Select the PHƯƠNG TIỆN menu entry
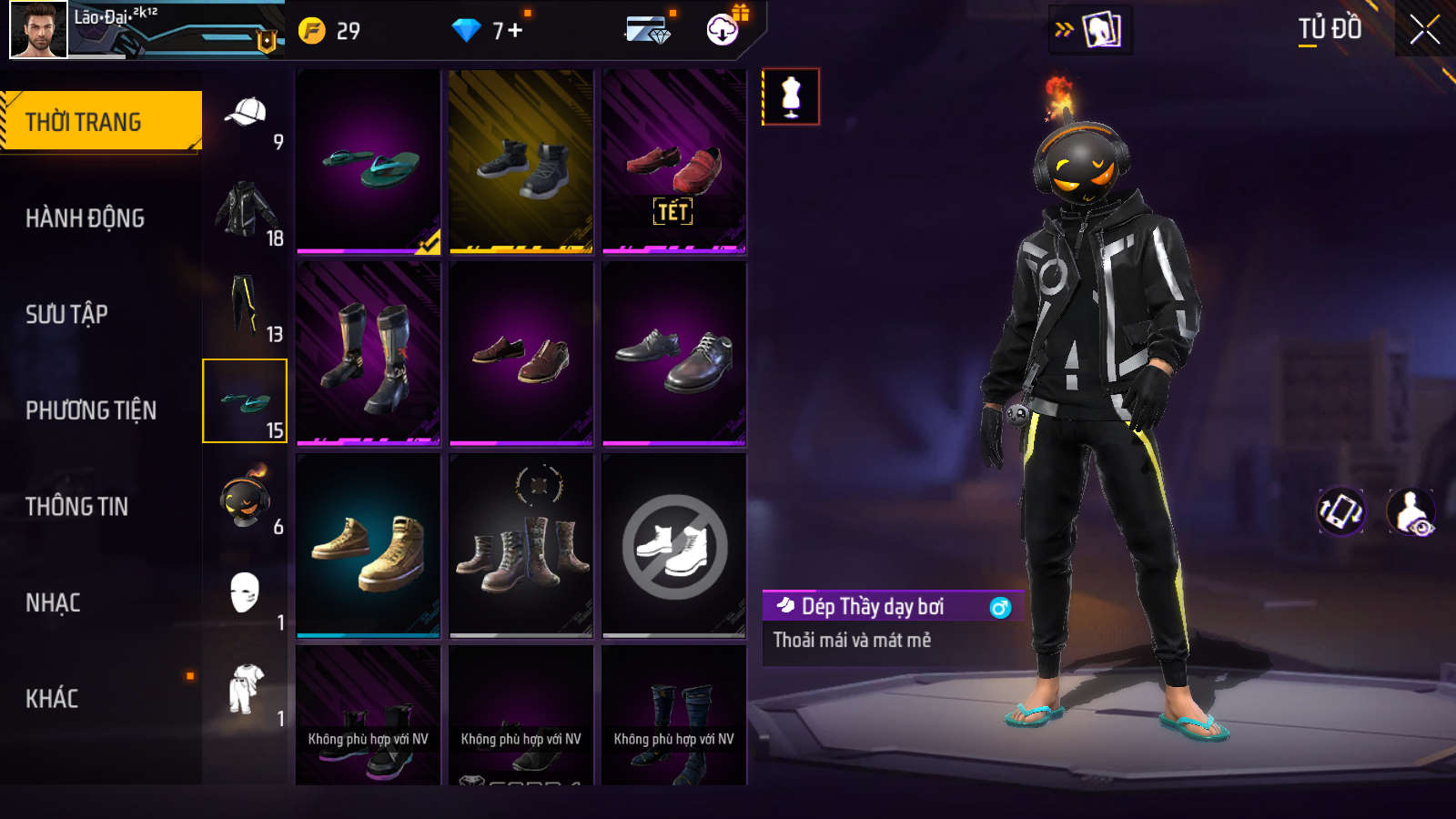Image resolution: width=1456 pixels, height=819 pixels. (x=91, y=410)
